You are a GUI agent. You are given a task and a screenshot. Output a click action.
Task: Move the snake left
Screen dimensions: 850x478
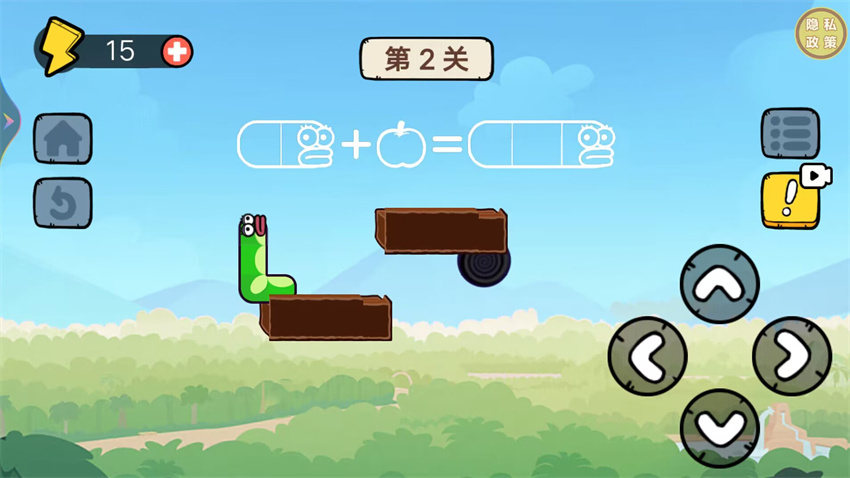(647, 356)
